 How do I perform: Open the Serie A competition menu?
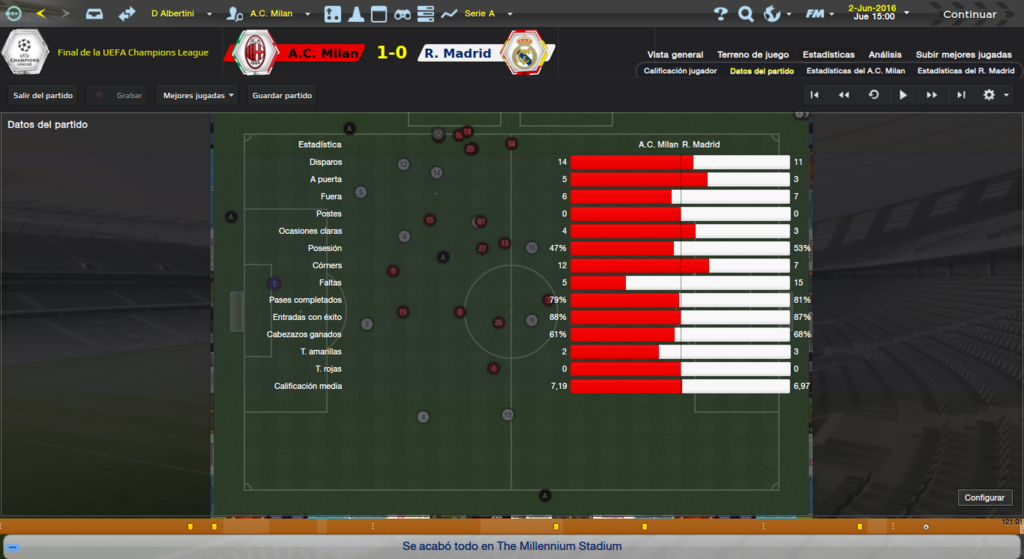pos(488,14)
